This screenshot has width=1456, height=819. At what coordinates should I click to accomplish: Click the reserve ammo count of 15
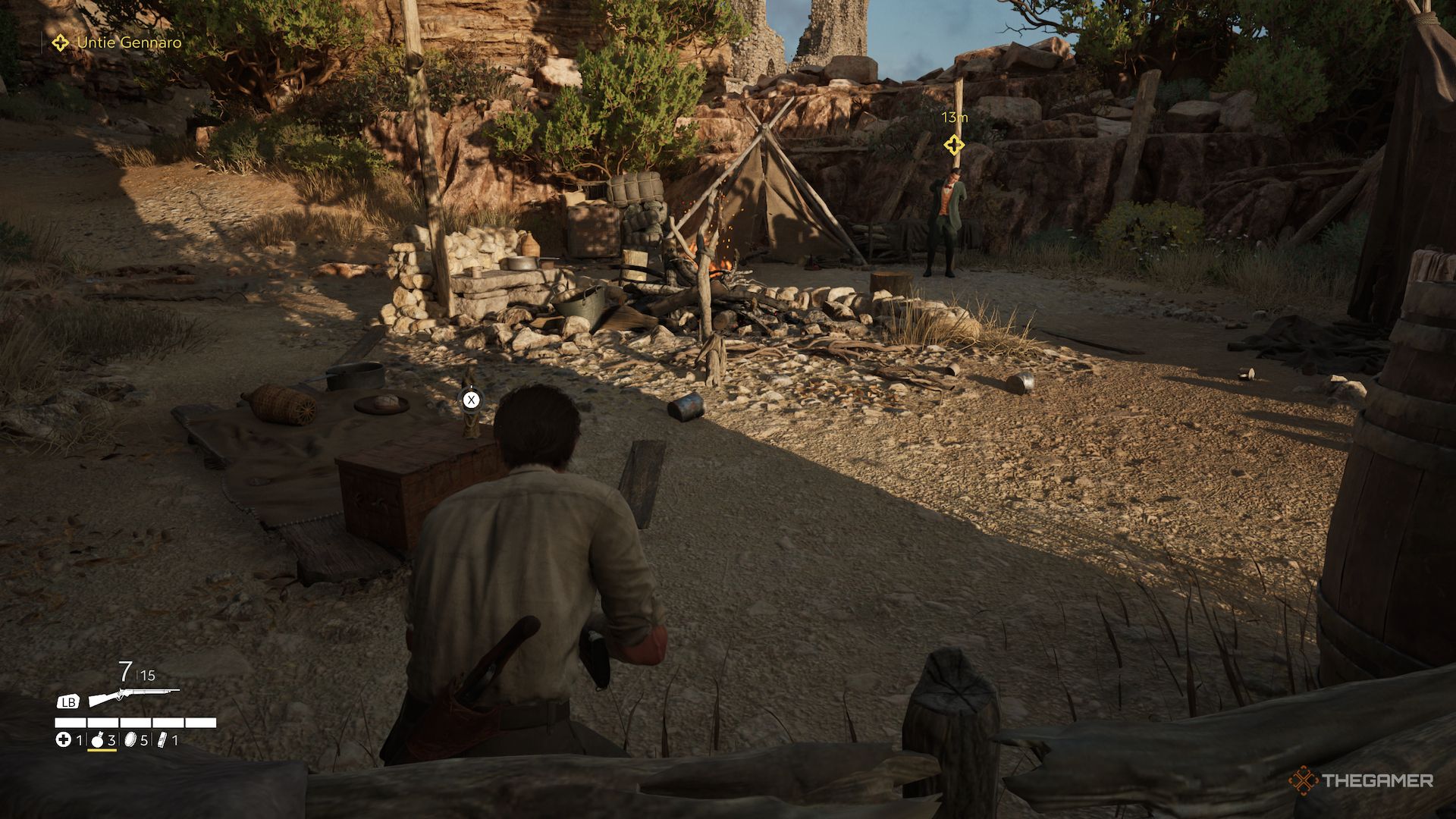click(149, 676)
